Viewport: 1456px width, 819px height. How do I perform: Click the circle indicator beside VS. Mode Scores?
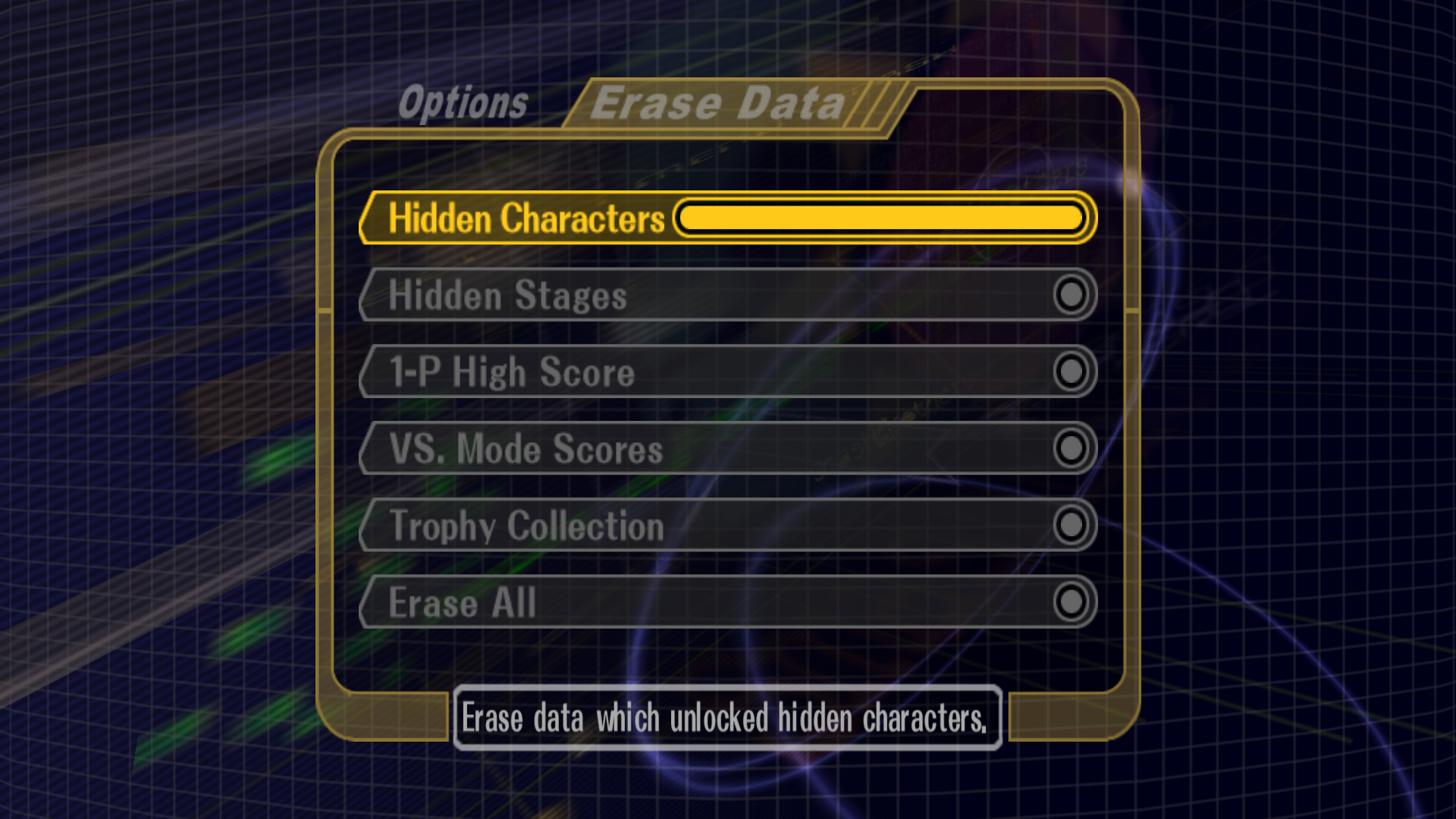pos(1072,449)
